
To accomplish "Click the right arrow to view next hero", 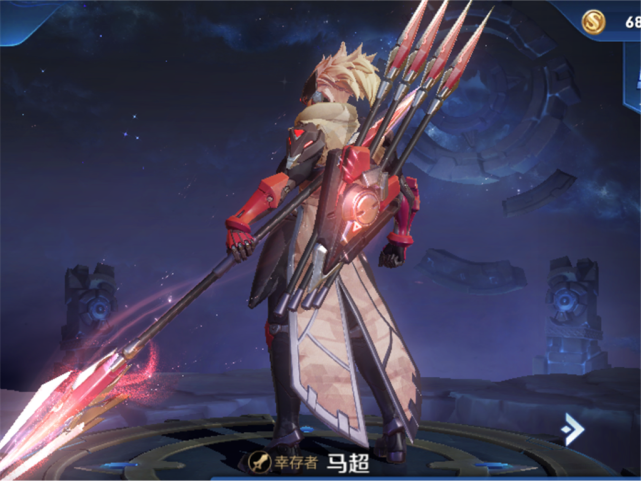I will [573, 429].
